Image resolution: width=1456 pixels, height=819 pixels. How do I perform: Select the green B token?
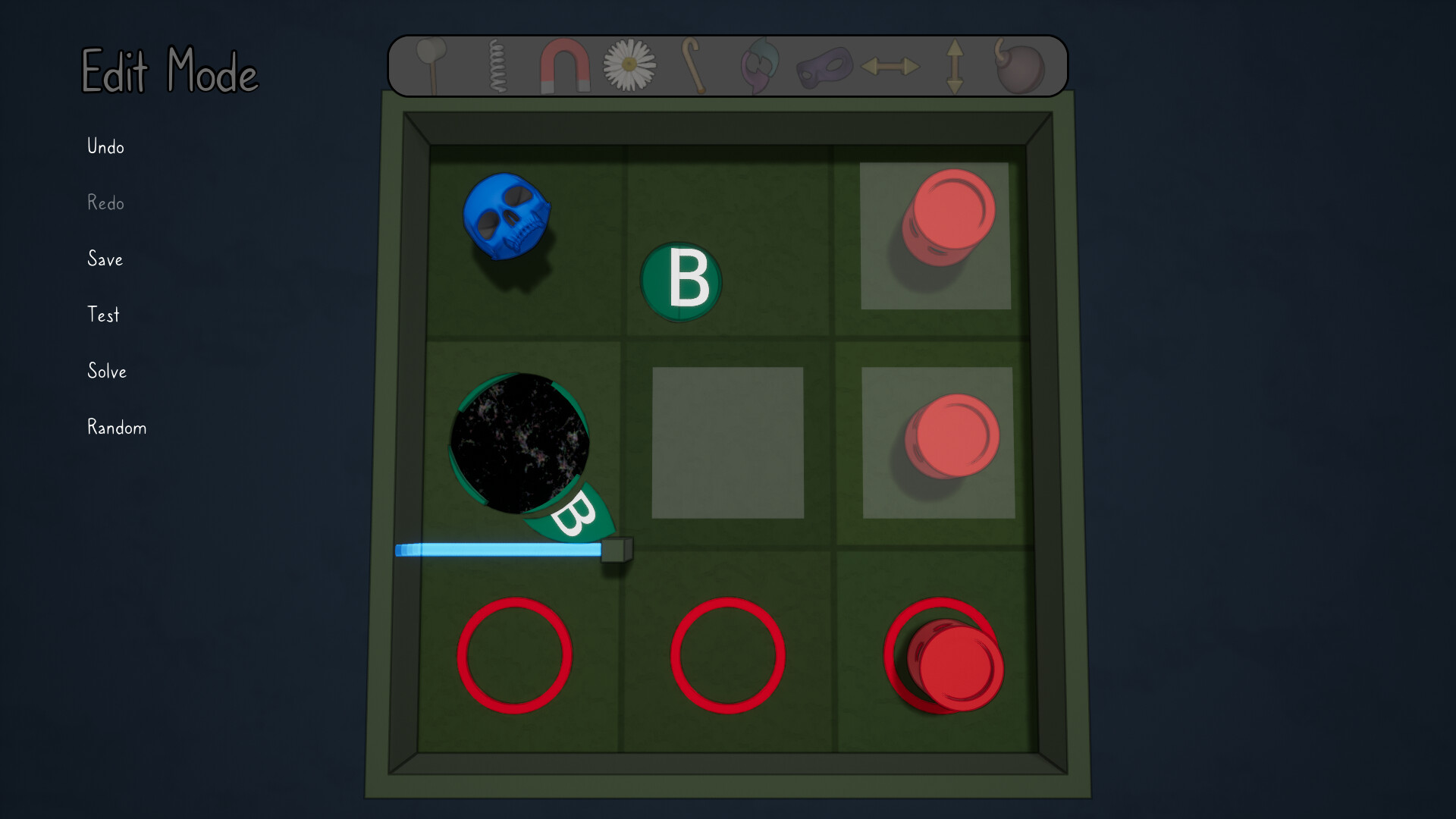coord(681,281)
